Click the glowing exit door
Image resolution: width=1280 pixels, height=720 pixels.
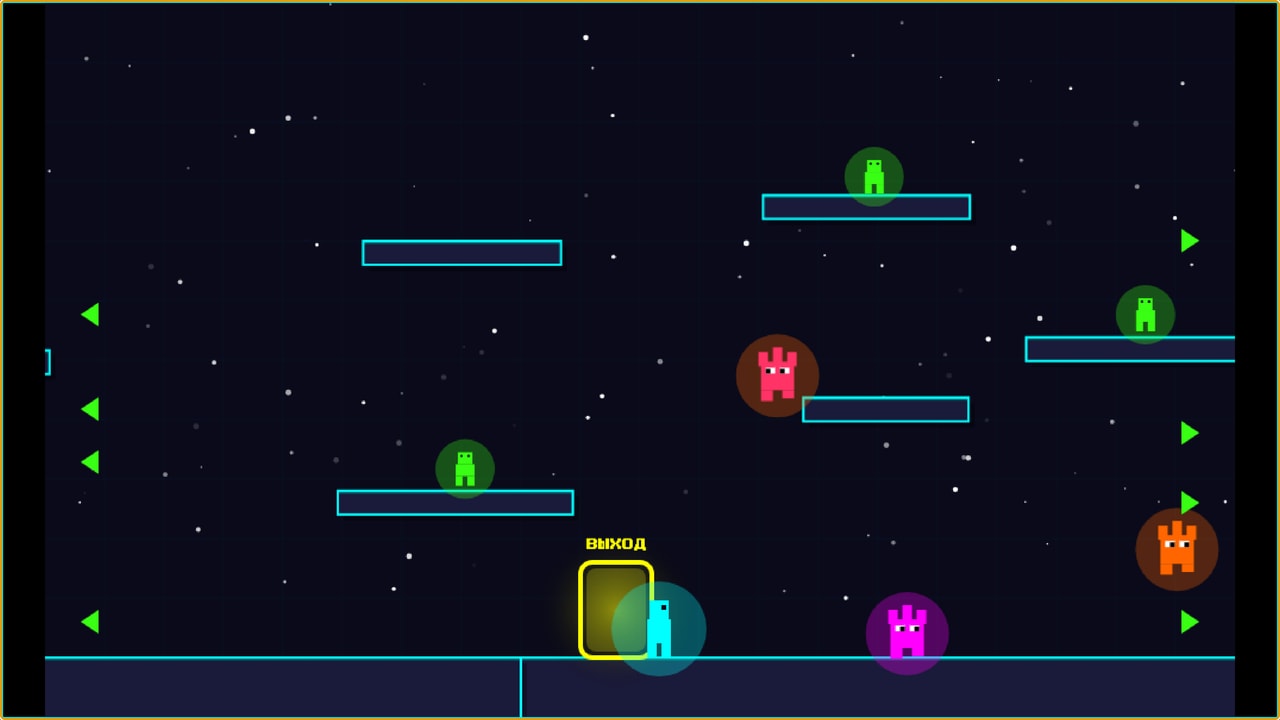(616, 610)
